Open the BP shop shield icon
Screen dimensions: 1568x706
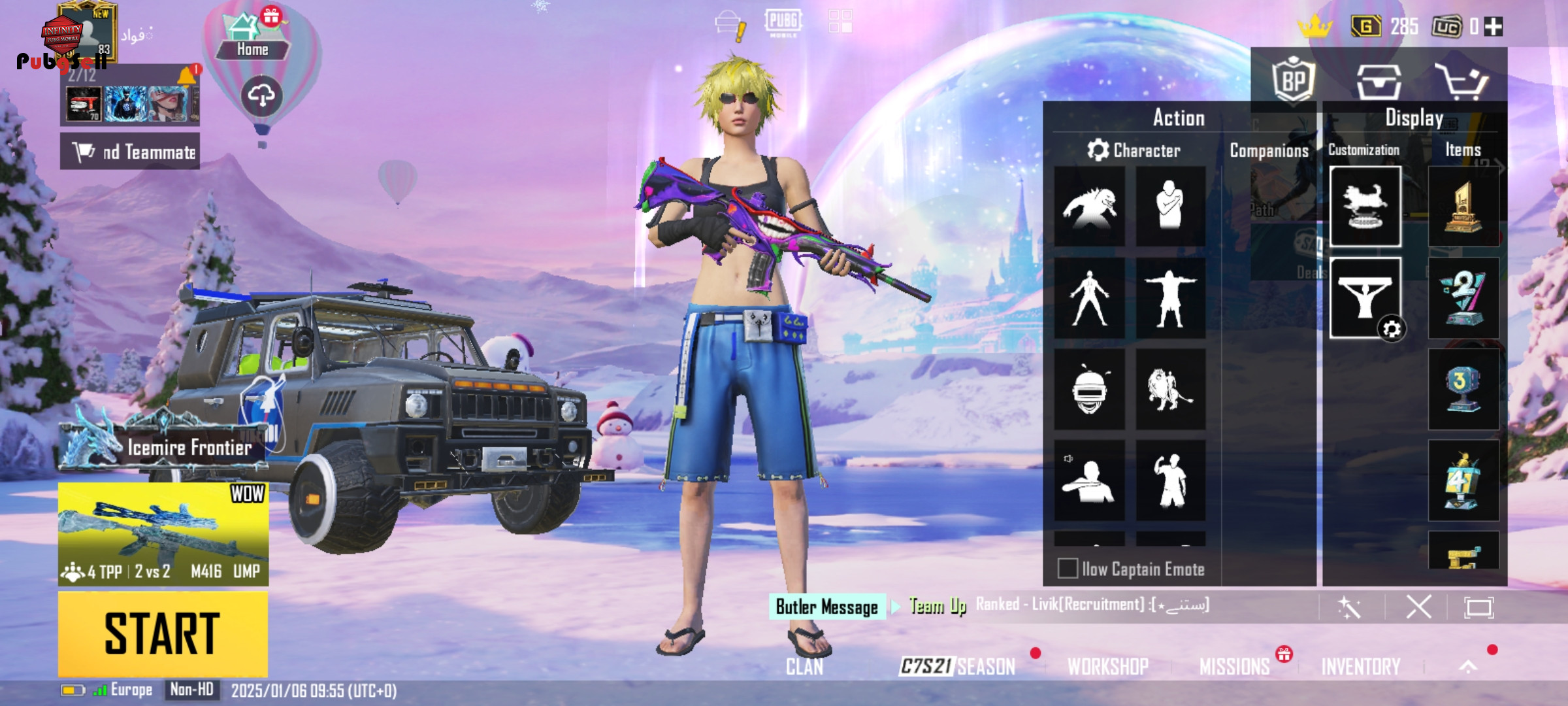point(1293,80)
